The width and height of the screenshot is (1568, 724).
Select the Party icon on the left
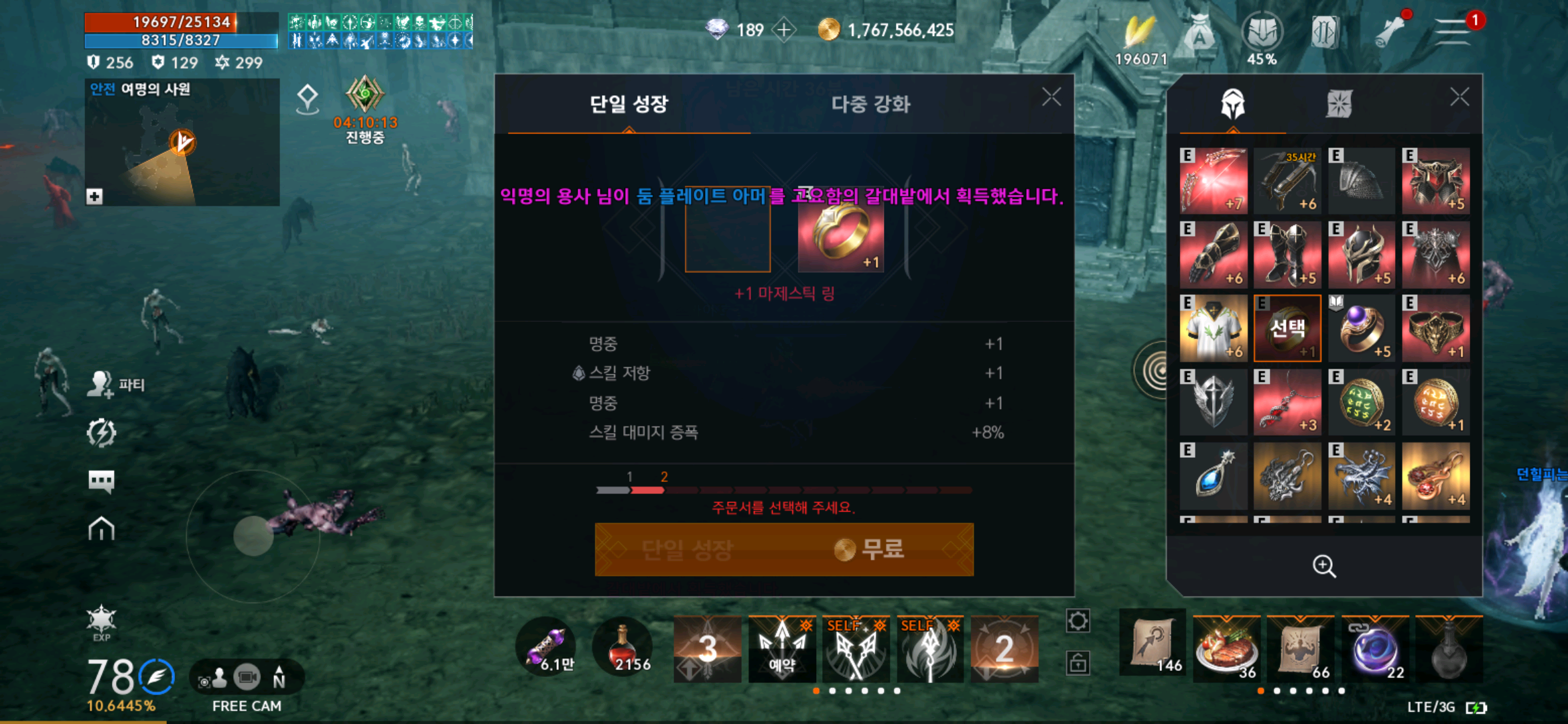99,384
